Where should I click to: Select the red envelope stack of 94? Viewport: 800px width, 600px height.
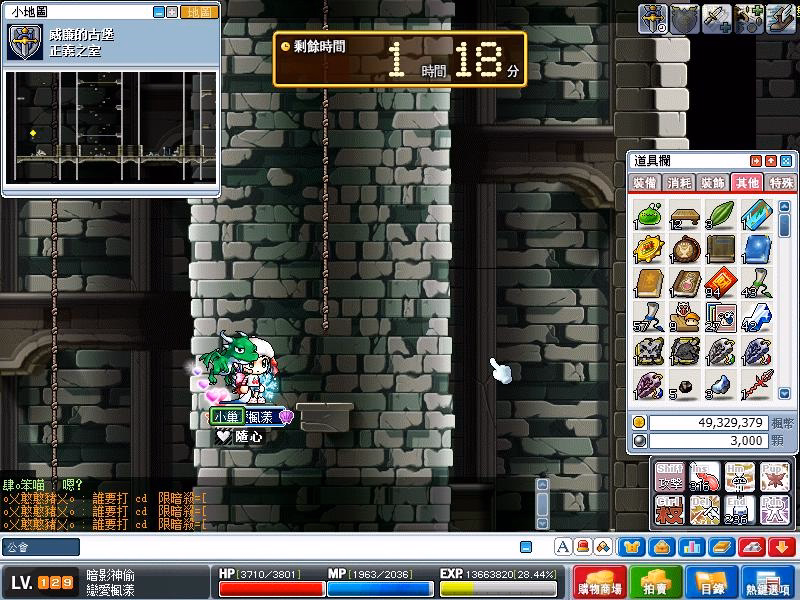coord(720,283)
